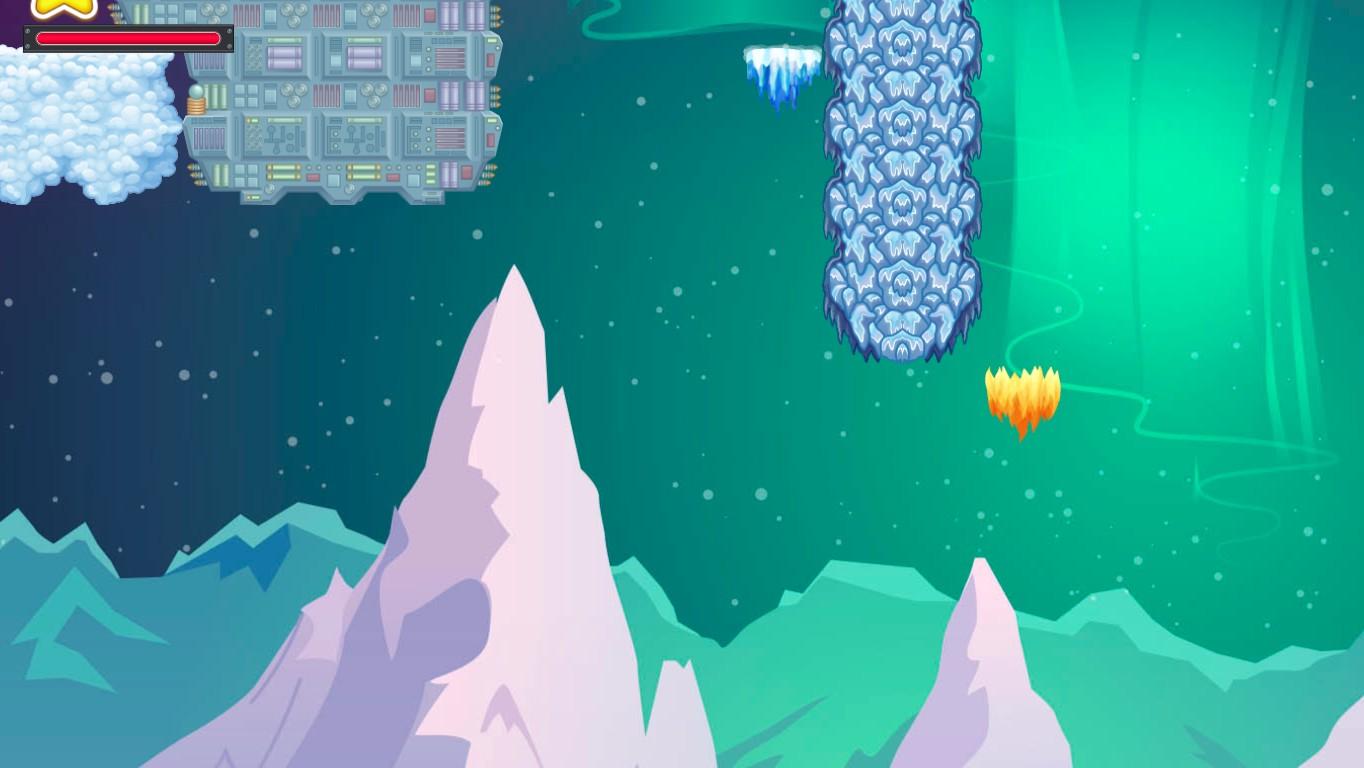This screenshot has height=768, width=1364.
Task: Select the gold coin stack on the ship
Action: 196,105
